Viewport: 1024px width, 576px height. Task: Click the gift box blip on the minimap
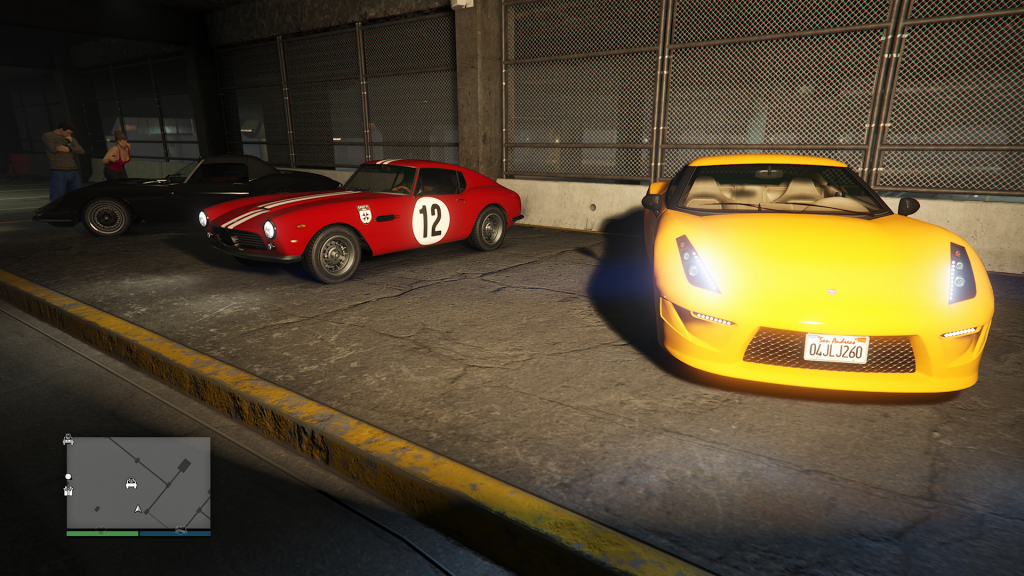pyautogui.click(x=68, y=490)
